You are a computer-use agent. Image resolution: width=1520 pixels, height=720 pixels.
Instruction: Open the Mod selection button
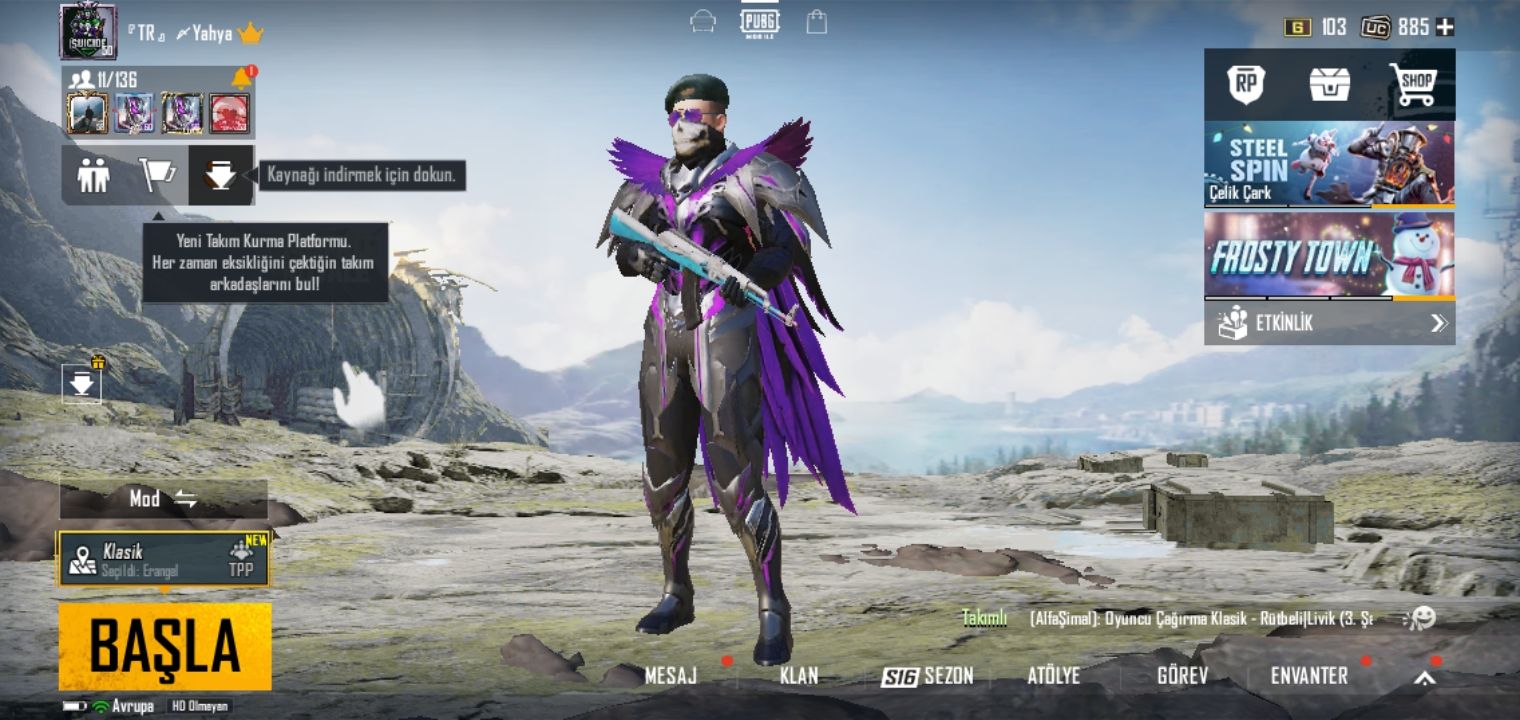pos(163,499)
